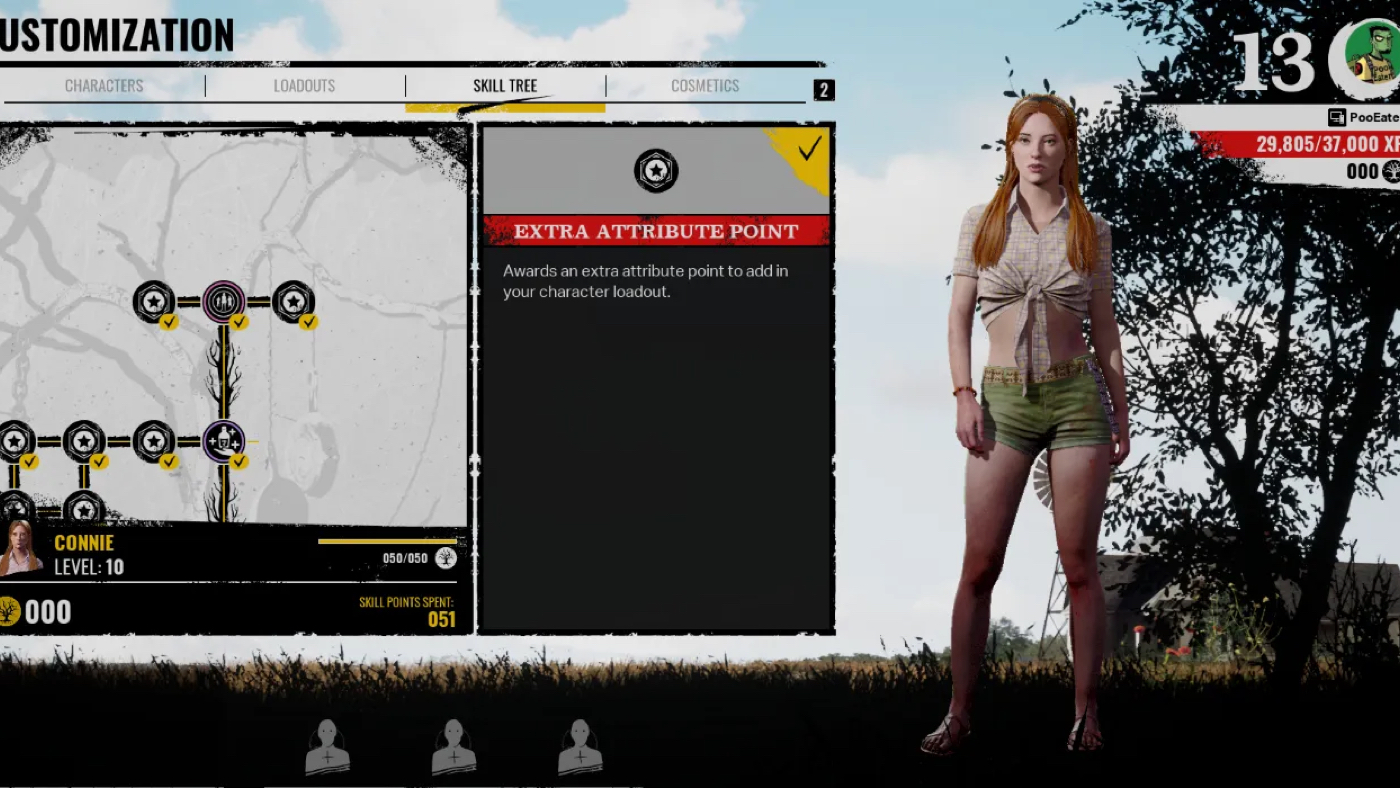
Task: Click the Extra Attribute Point medallion icon
Action: pyautogui.click(x=657, y=171)
